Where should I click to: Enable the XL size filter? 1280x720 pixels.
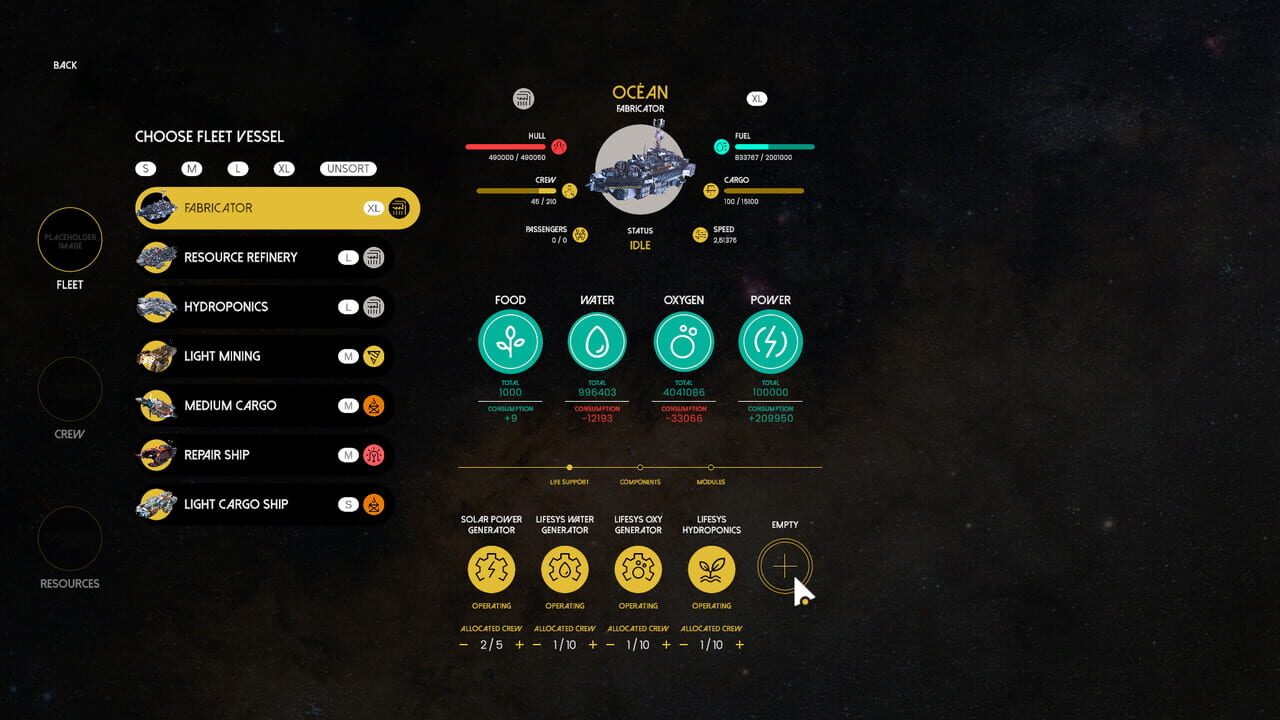(284, 168)
